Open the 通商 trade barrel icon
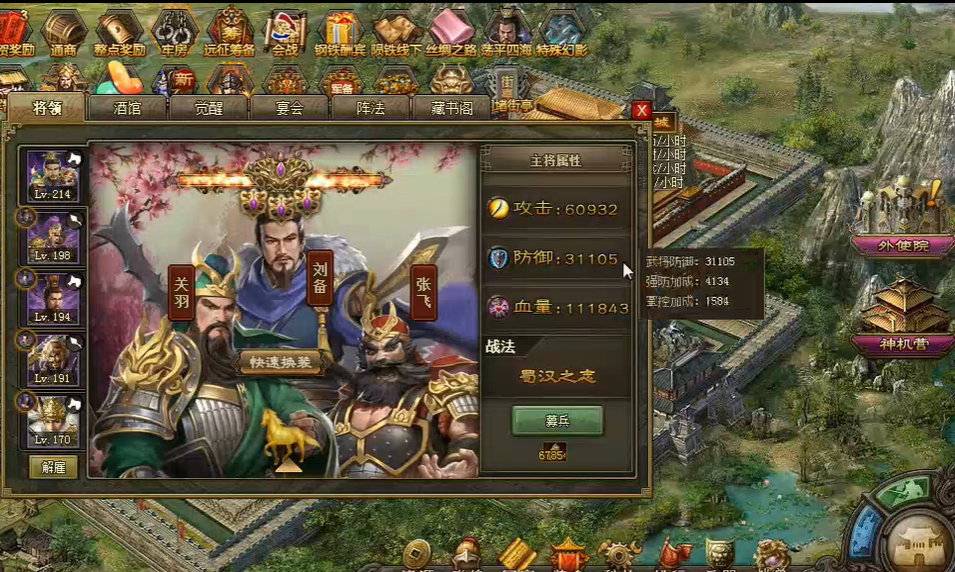 coord(64,32)
